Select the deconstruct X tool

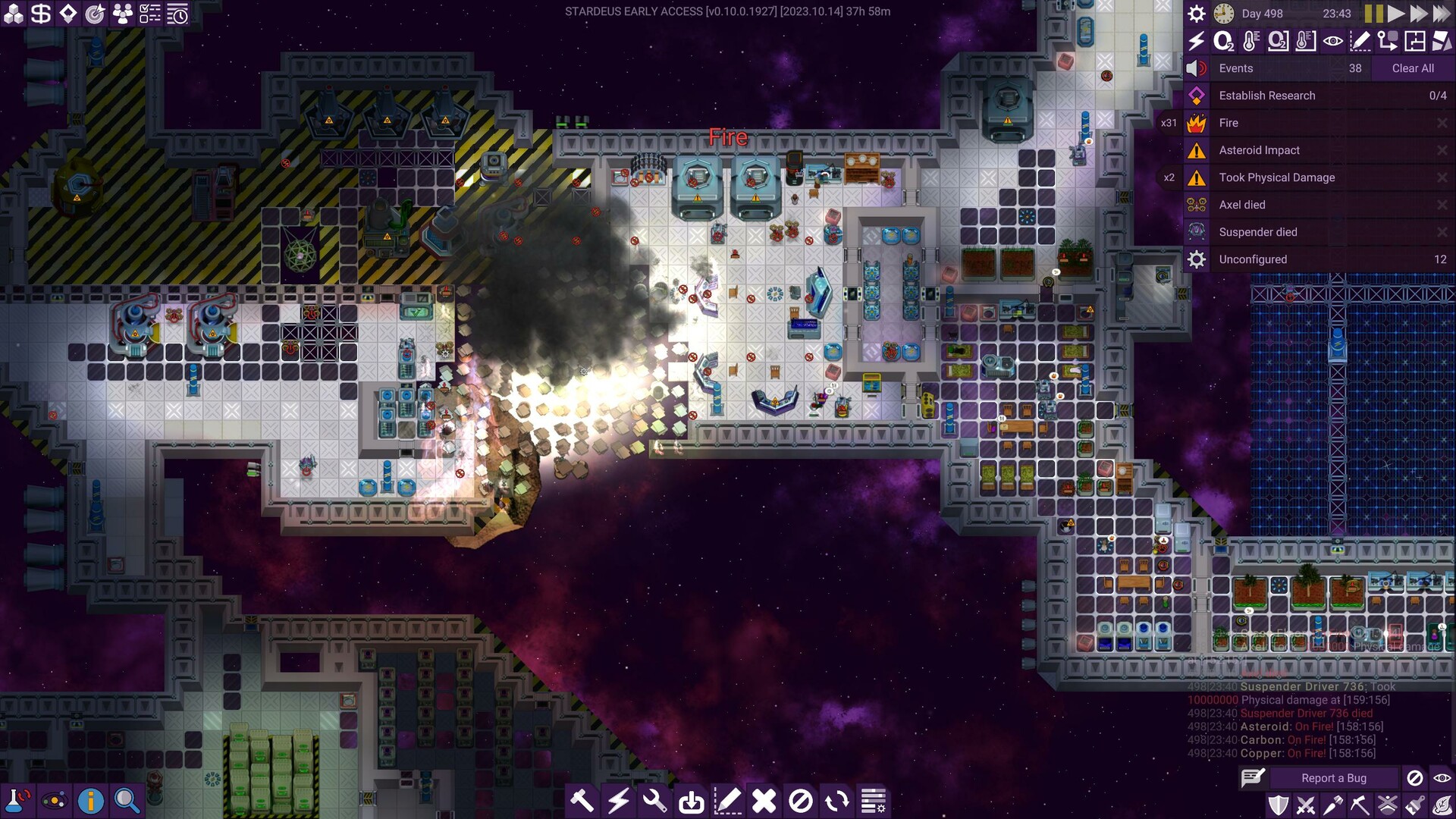(x=764, y=800)
